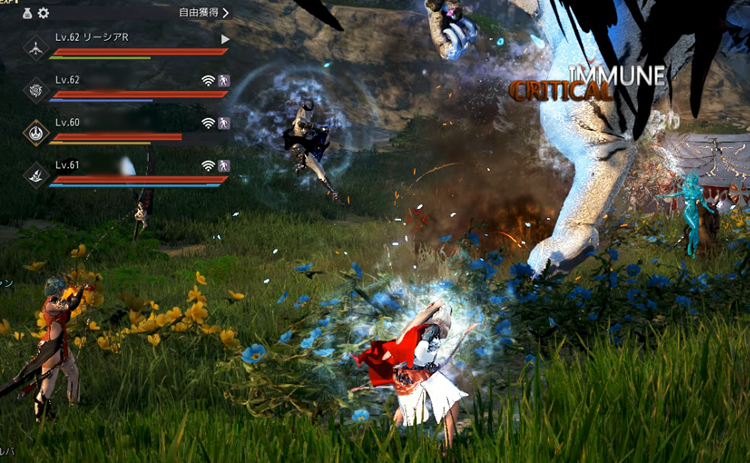Click the Lv.61 member's class emblem
Screen dimensions: 750x463
36,175
